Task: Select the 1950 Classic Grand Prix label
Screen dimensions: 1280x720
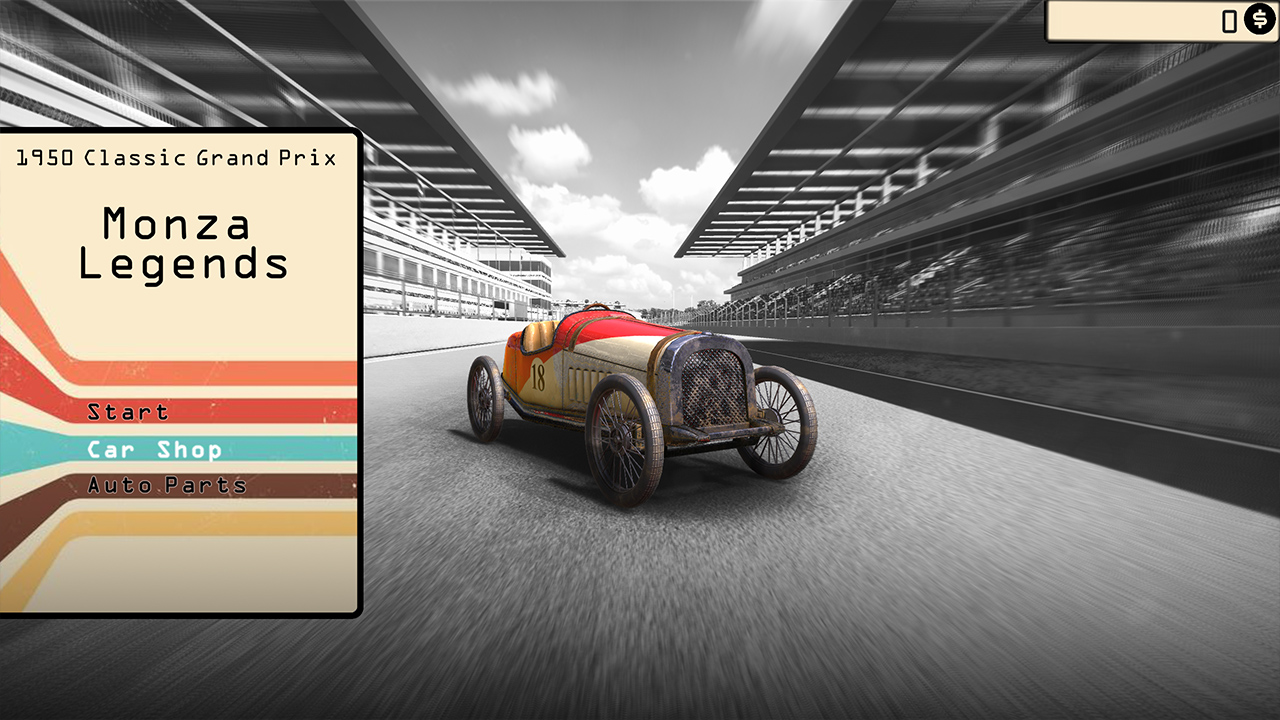Action: point(178,157)
